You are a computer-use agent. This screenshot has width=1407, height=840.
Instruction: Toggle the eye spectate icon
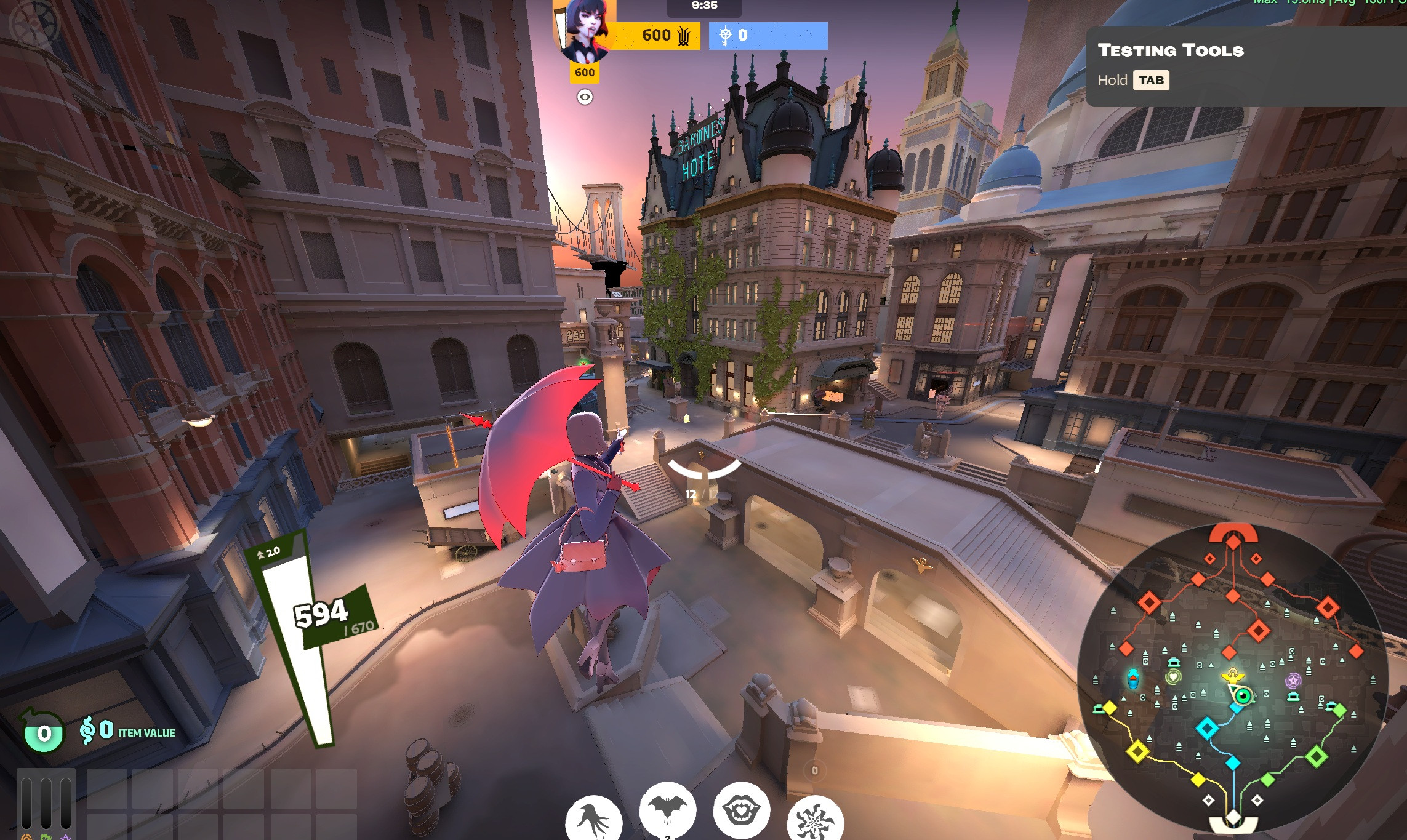tap(585, 97)
